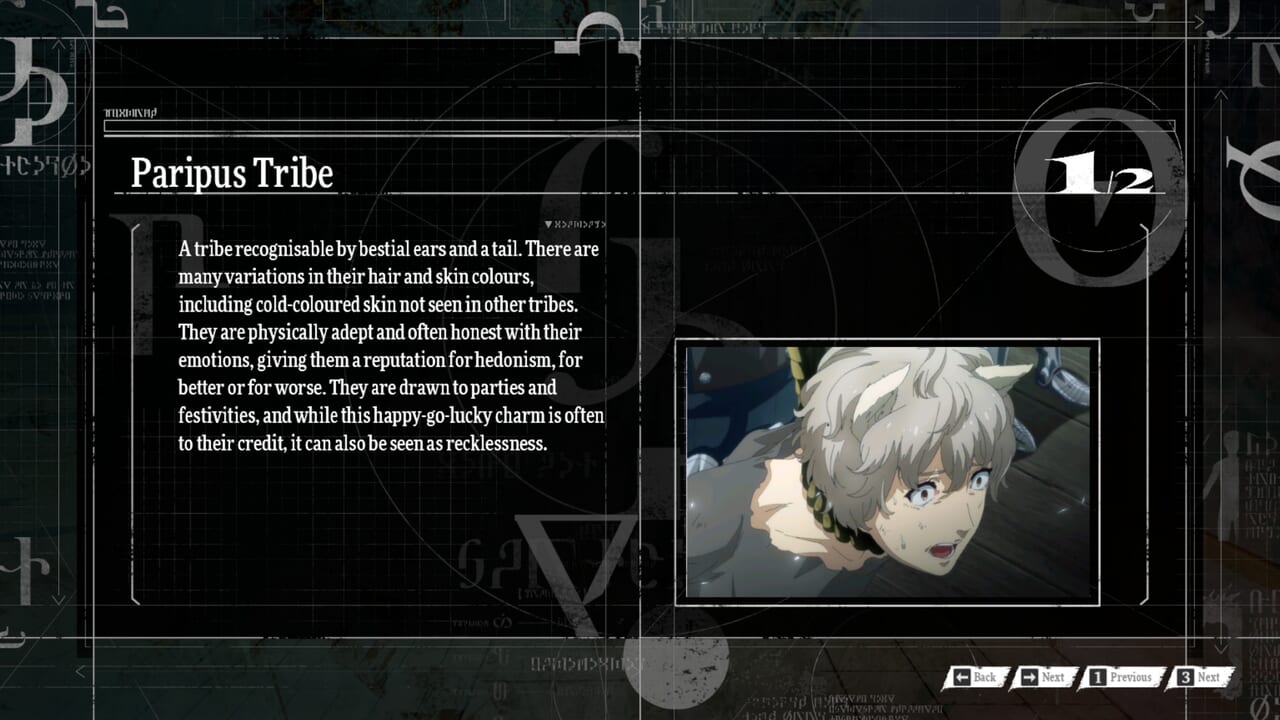The width and height of the screenshot is (1280, 720).
Task: Click the Back button with left arrow
Action: pyautogui.click(x=975, y=677)
